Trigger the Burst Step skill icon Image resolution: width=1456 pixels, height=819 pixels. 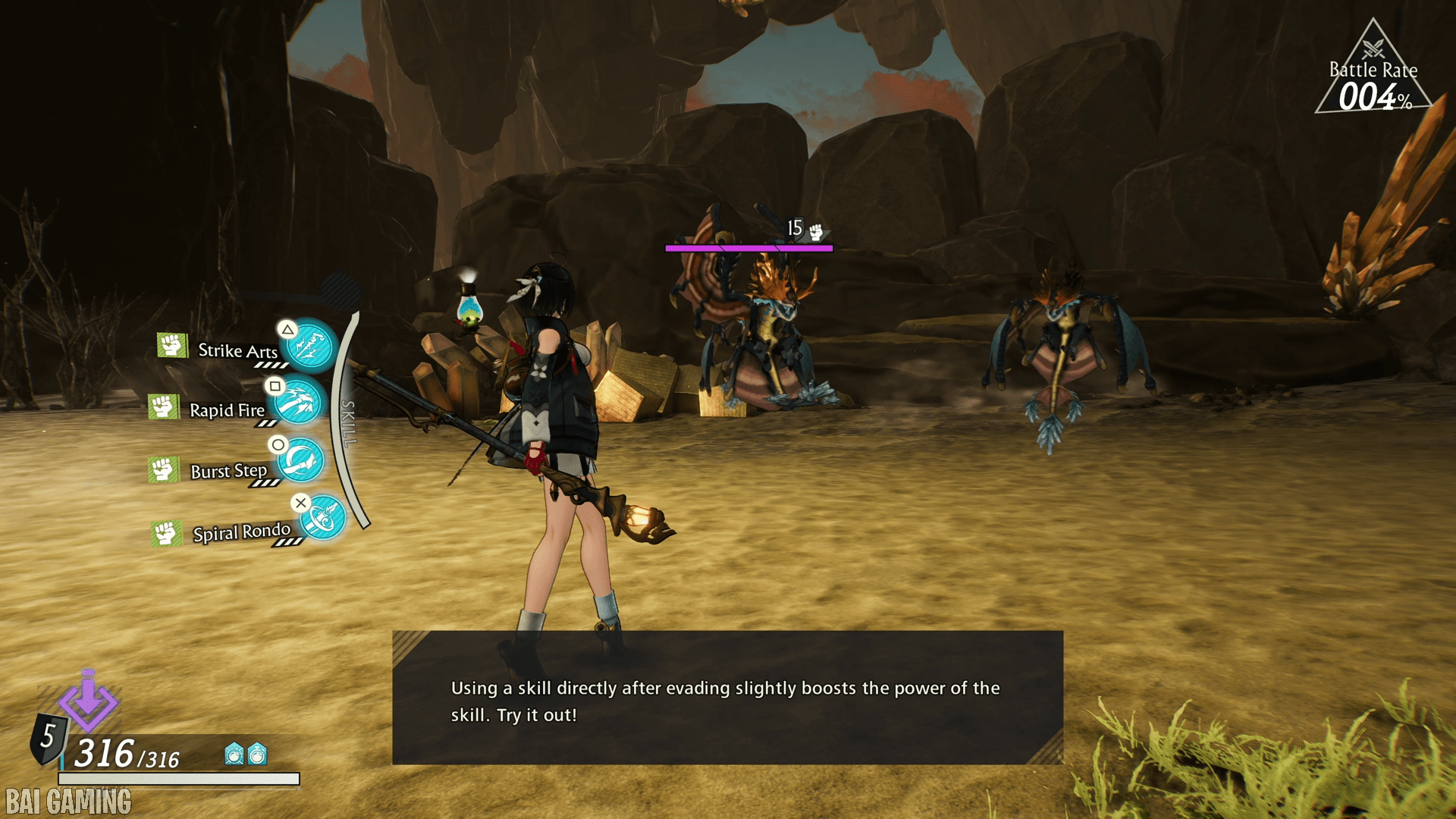tap(301, 460)
